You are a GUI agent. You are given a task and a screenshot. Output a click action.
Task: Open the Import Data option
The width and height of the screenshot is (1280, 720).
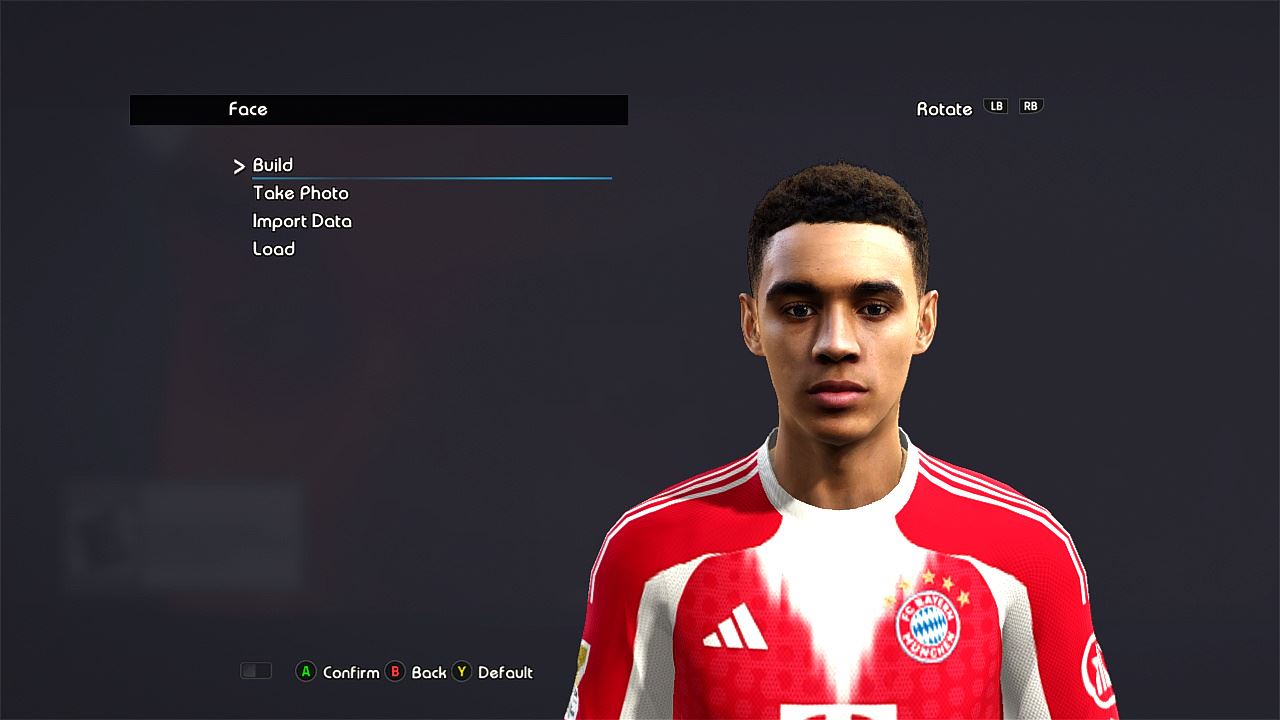[302, 221]
